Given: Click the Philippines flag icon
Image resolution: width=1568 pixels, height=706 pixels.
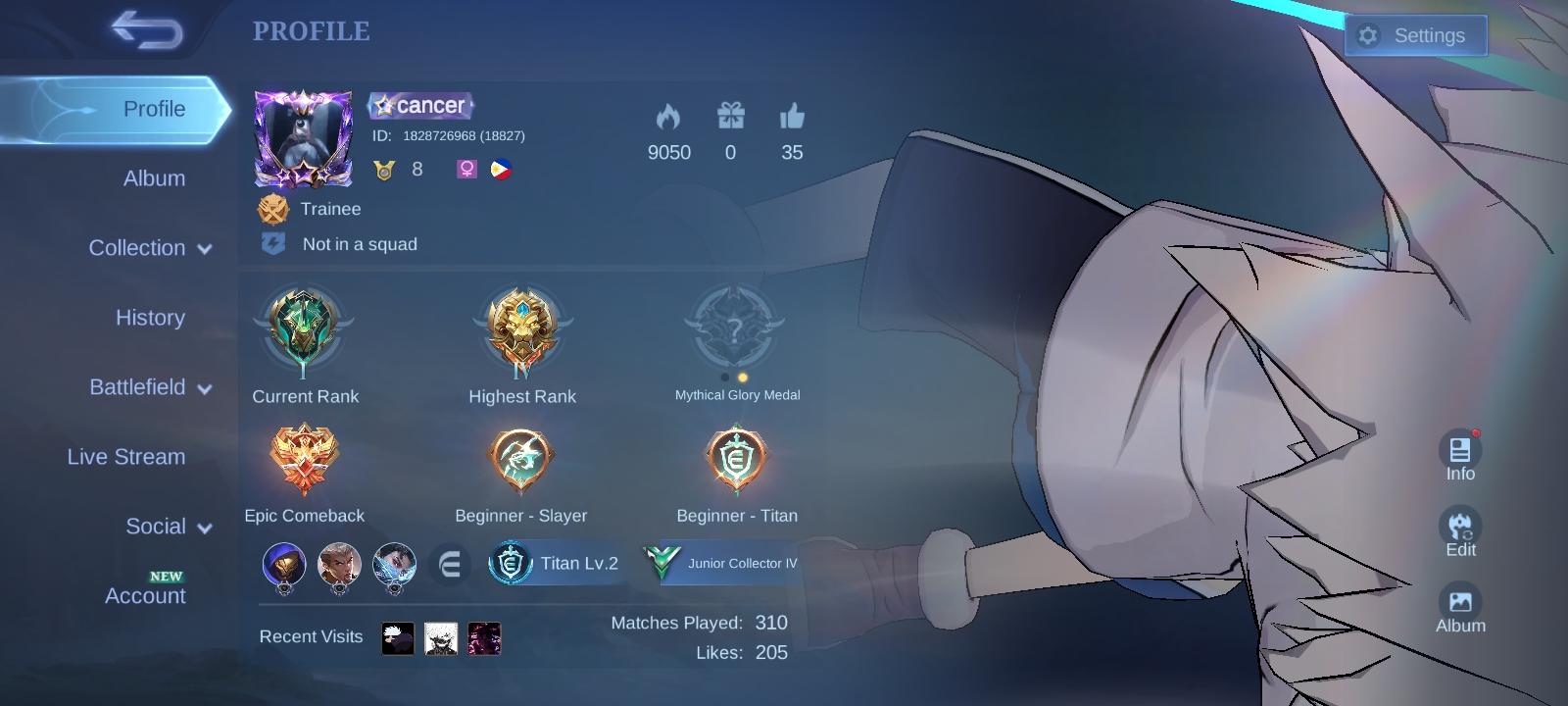Looking at the screenshot, I should coord(502,168).
